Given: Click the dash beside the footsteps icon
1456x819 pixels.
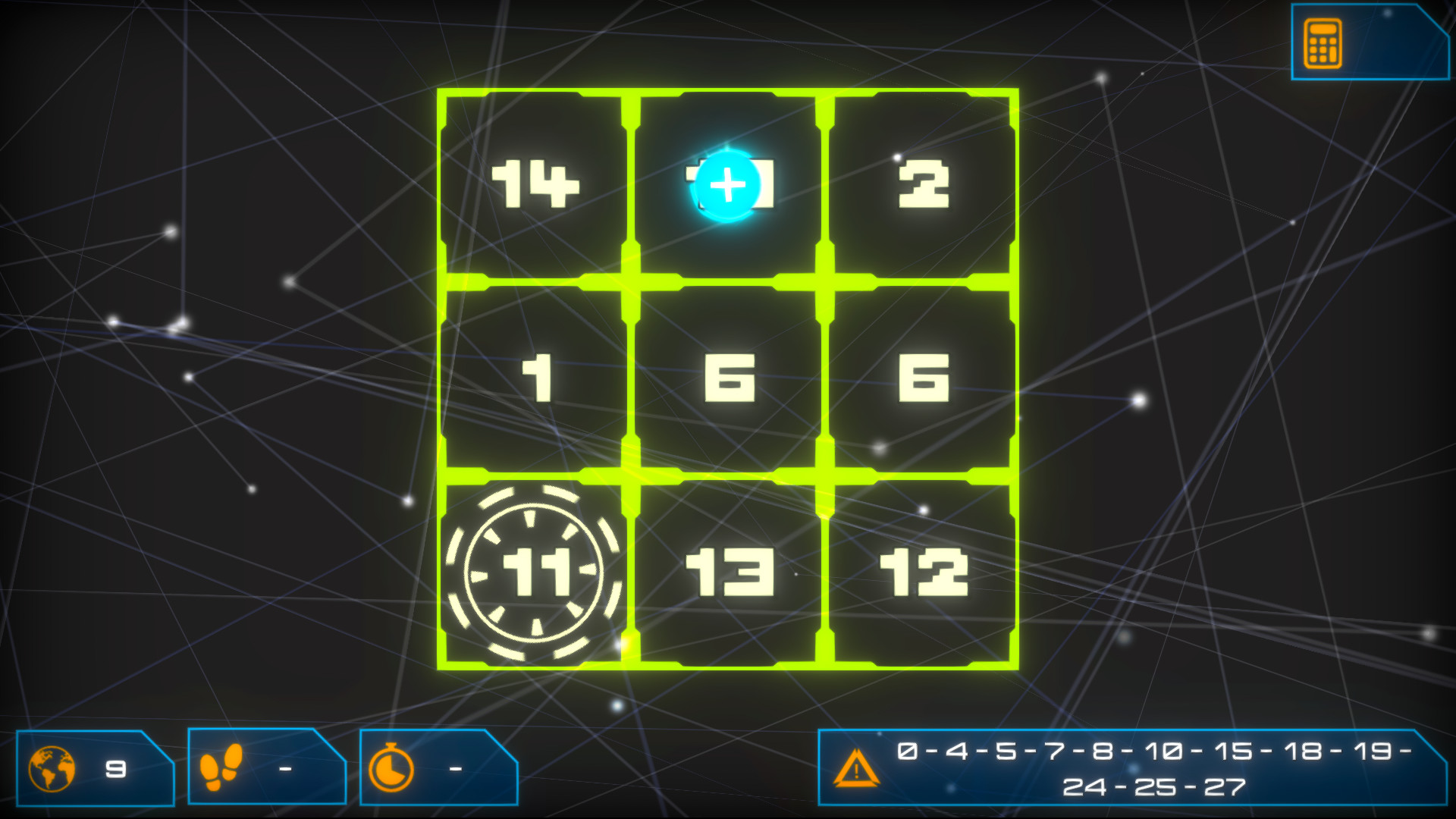Looking at the screenshot, I should pyautogui.click(x=283, y=768).
